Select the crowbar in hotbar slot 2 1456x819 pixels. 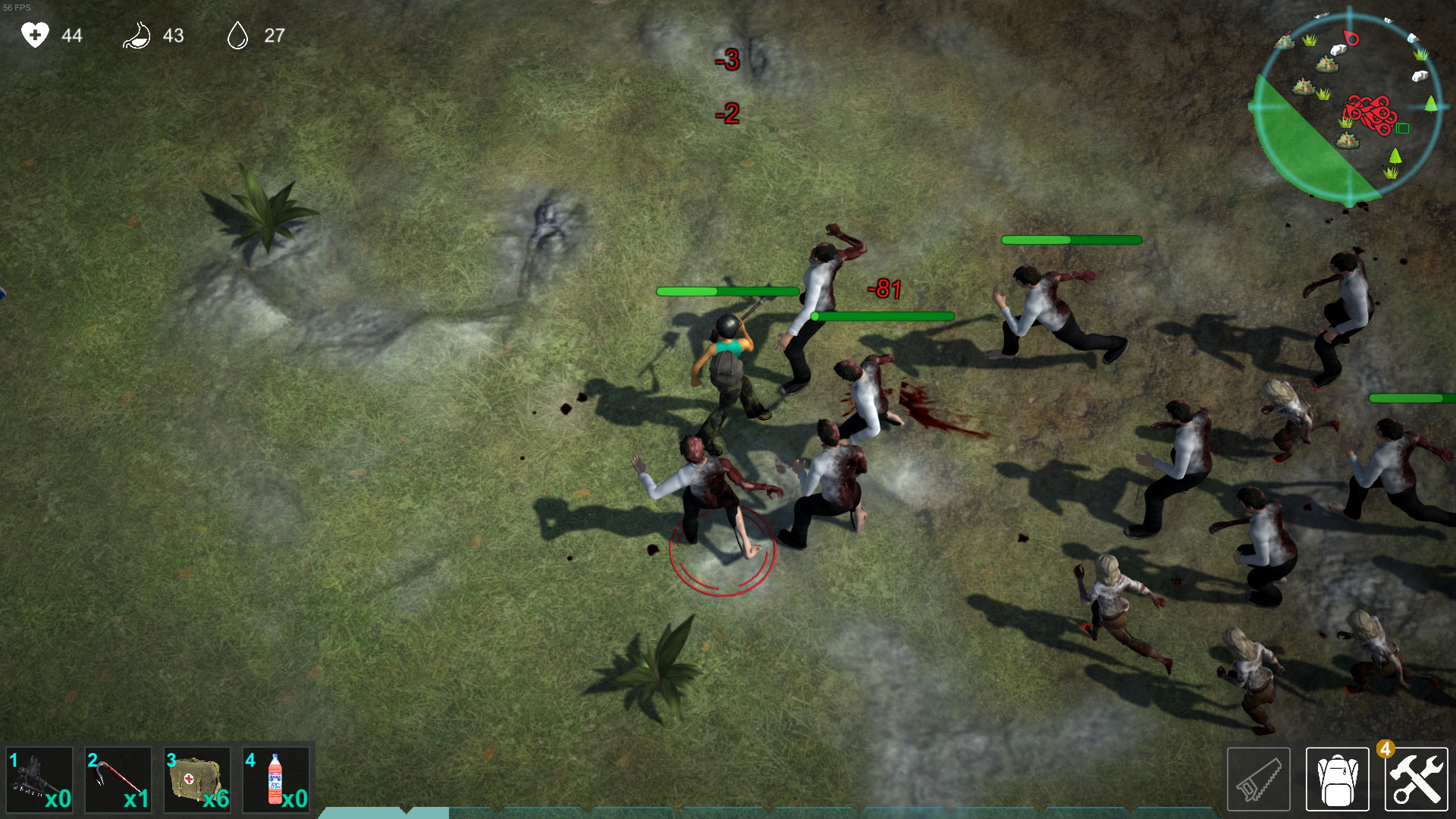tap(118, 780)
